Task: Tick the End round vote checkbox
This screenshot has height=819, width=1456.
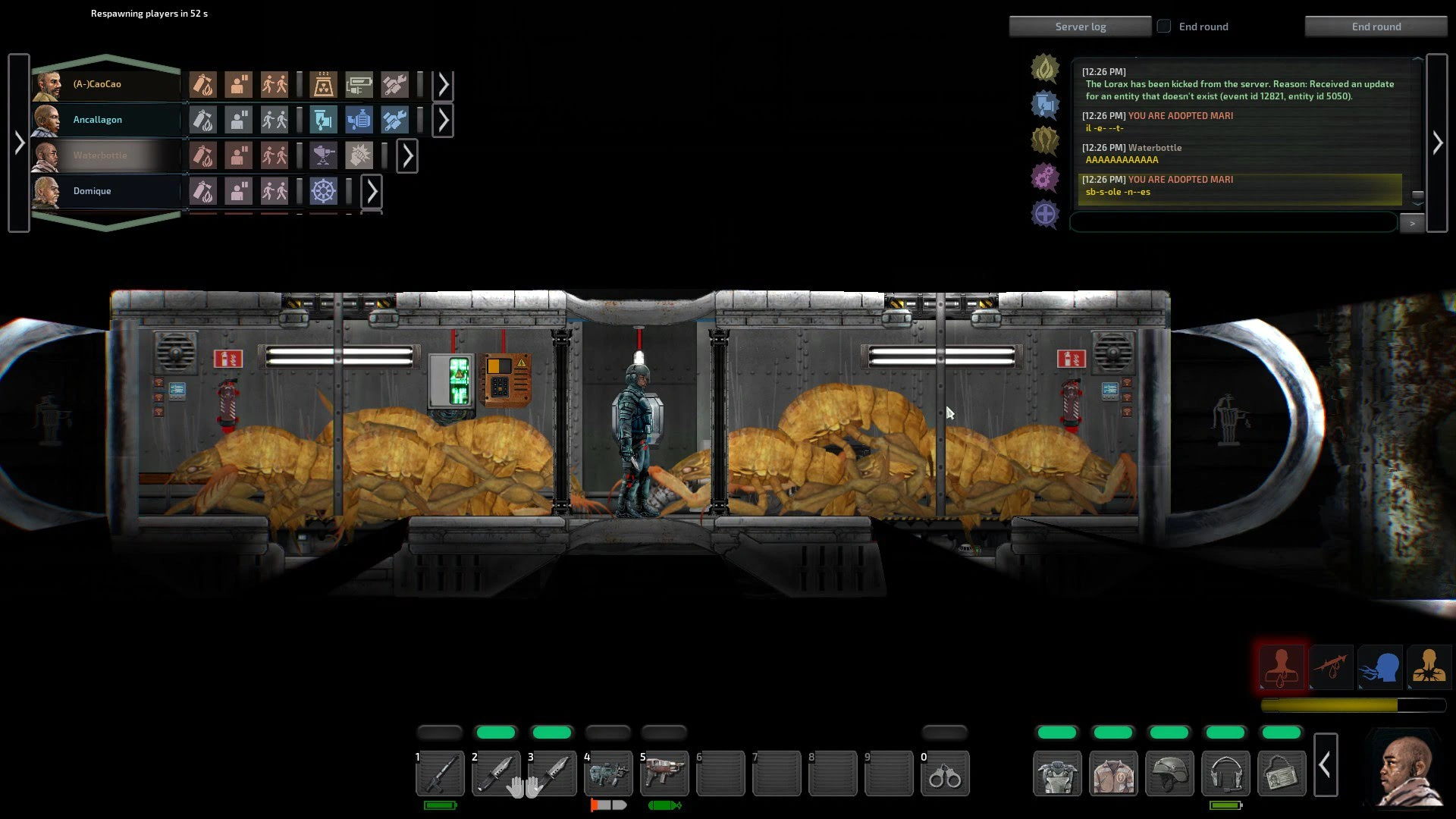Action: [1164, 27]
